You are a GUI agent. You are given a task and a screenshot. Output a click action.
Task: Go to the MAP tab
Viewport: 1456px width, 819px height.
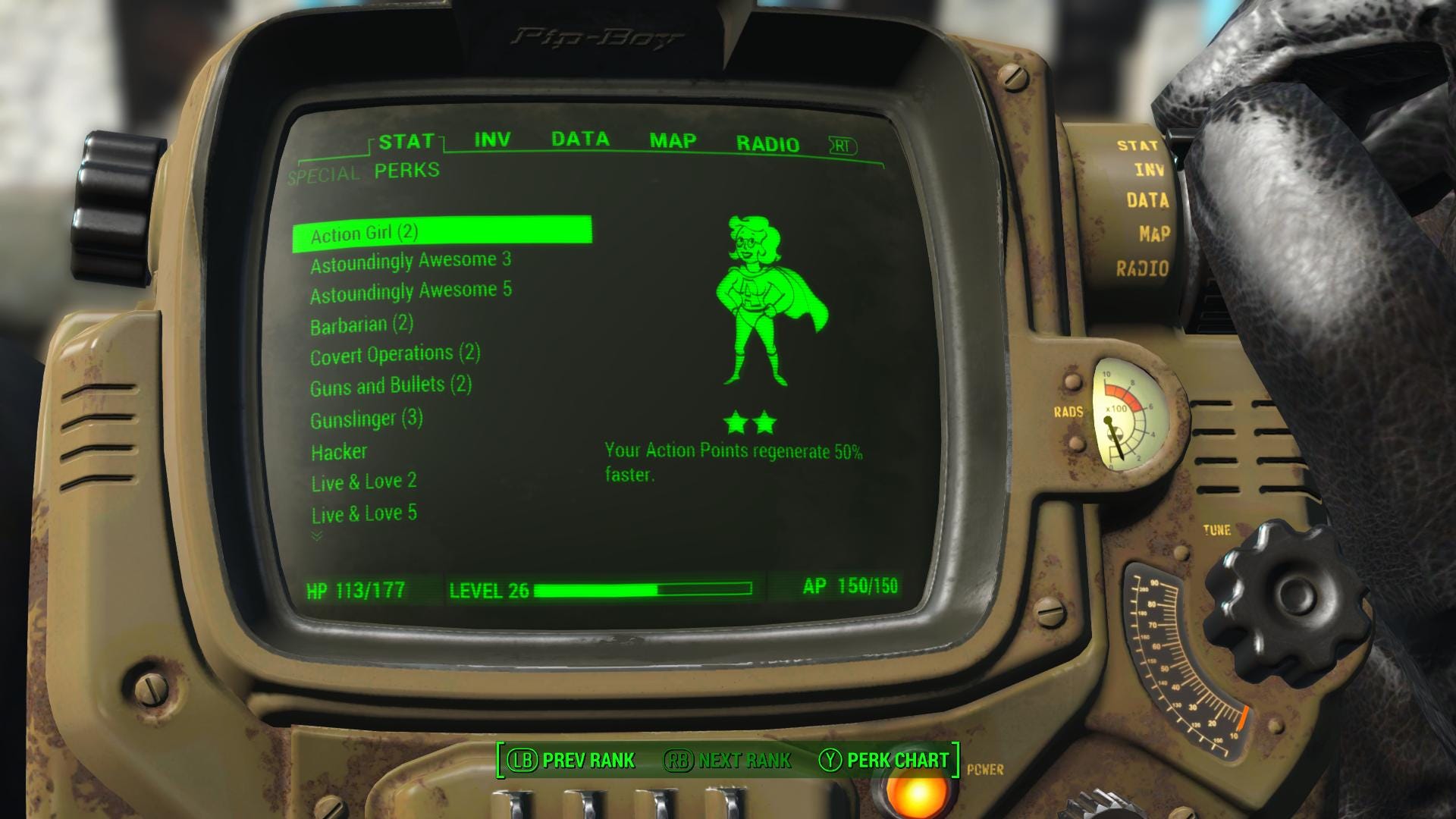tap(673, 141)
